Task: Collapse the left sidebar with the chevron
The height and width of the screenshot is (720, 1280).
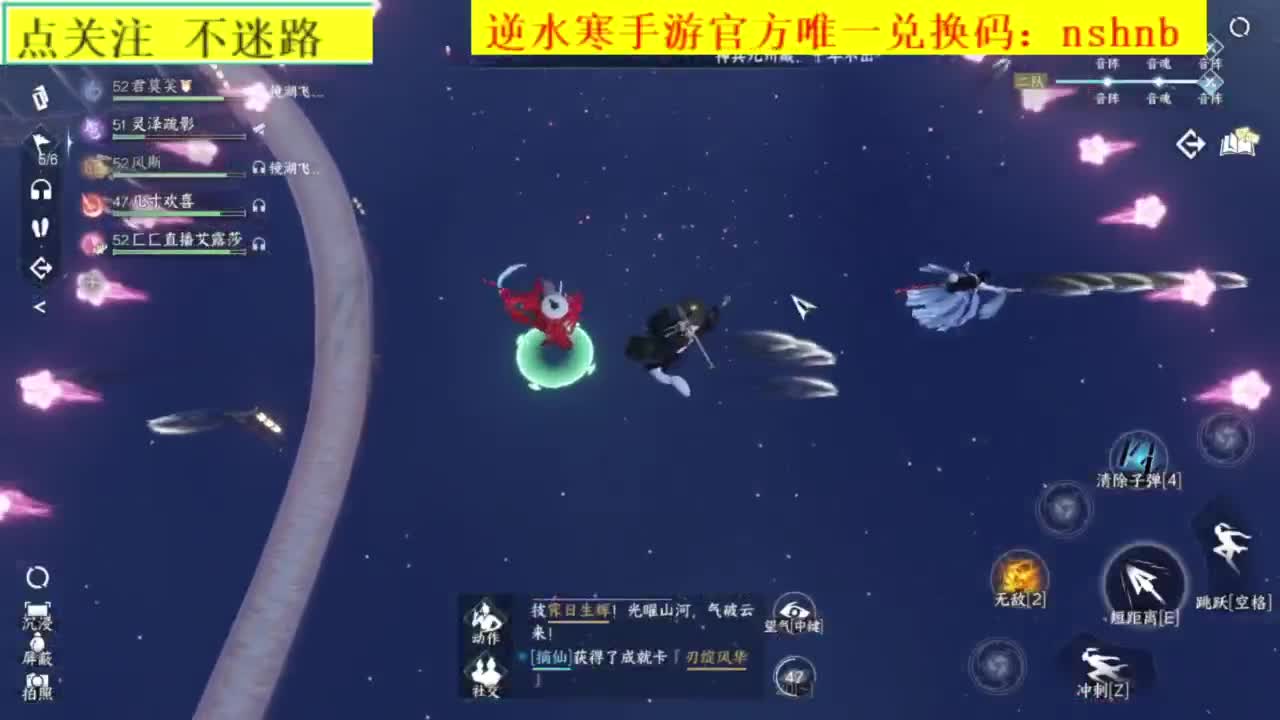Action: 40,308
